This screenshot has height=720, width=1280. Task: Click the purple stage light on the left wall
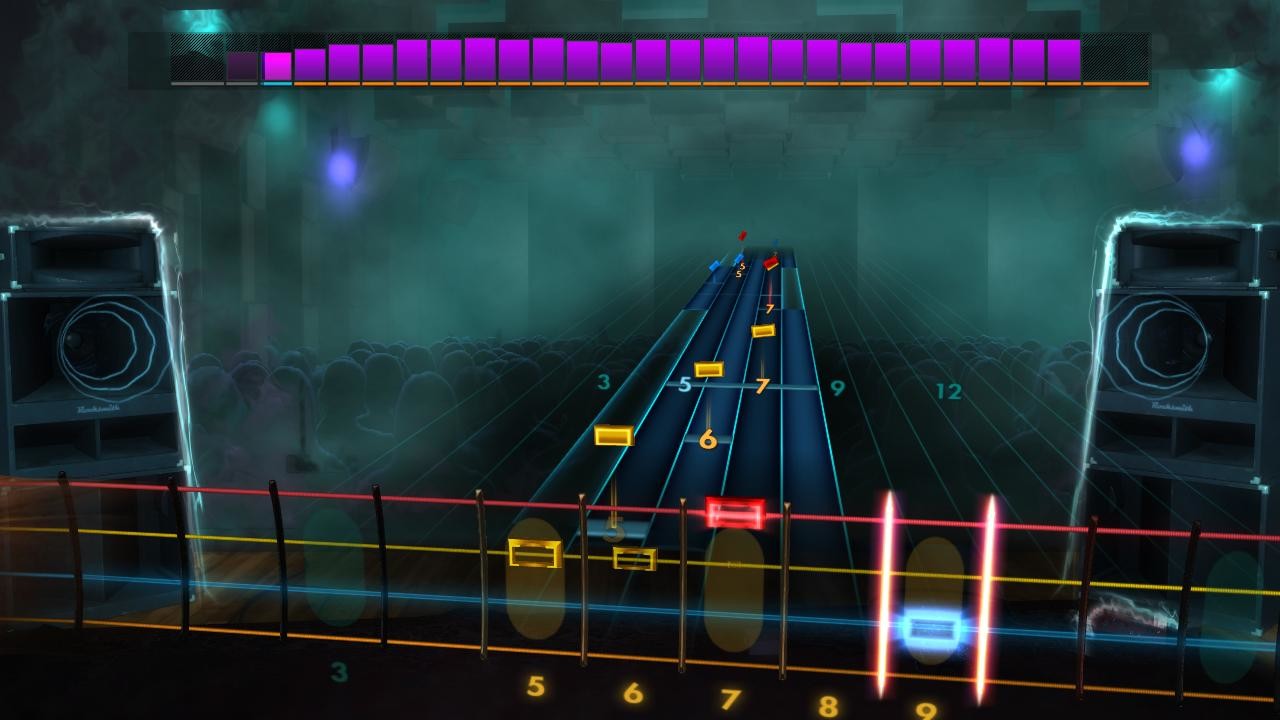(x=341, y=171)
